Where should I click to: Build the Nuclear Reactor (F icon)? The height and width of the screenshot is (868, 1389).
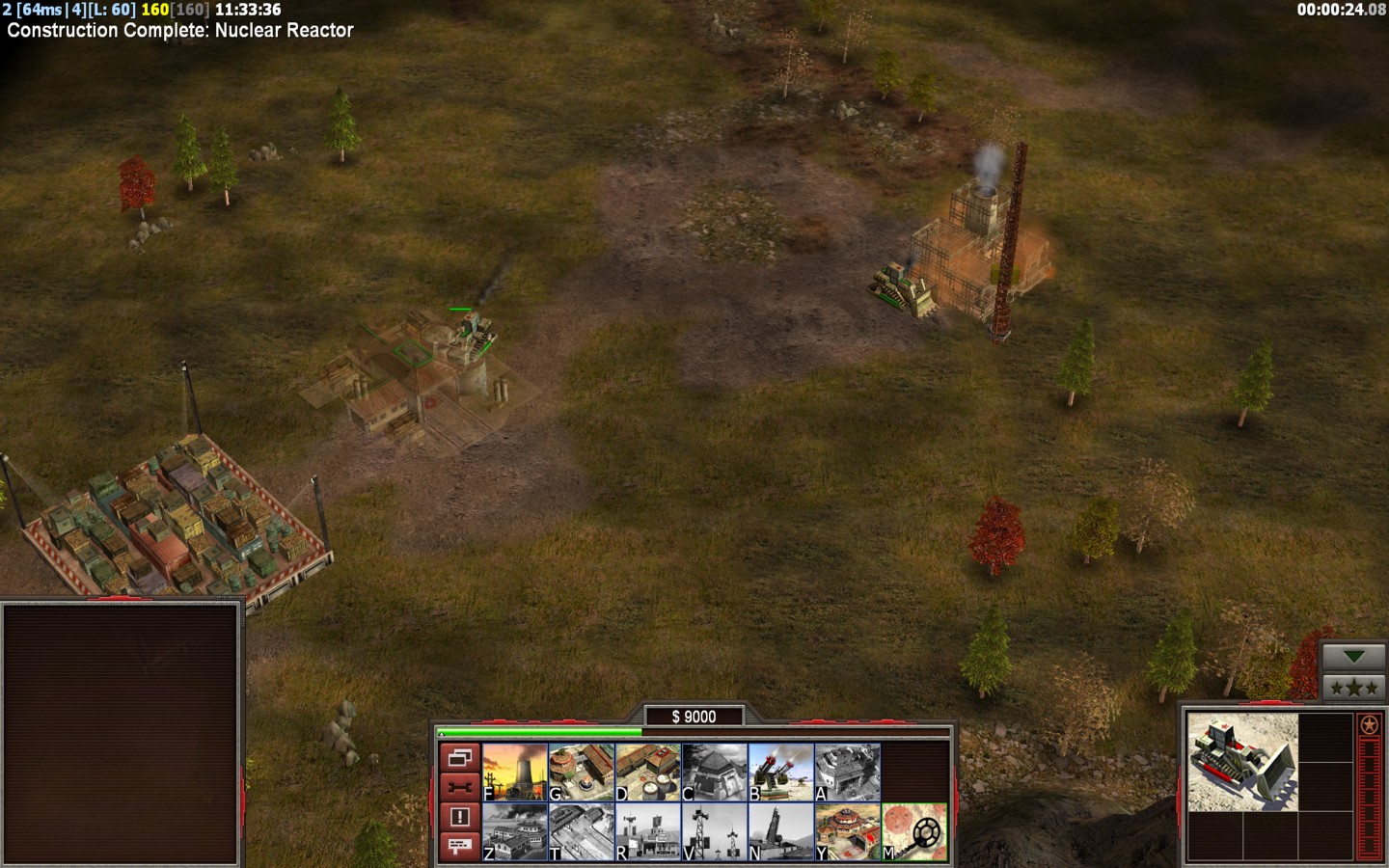515,772
